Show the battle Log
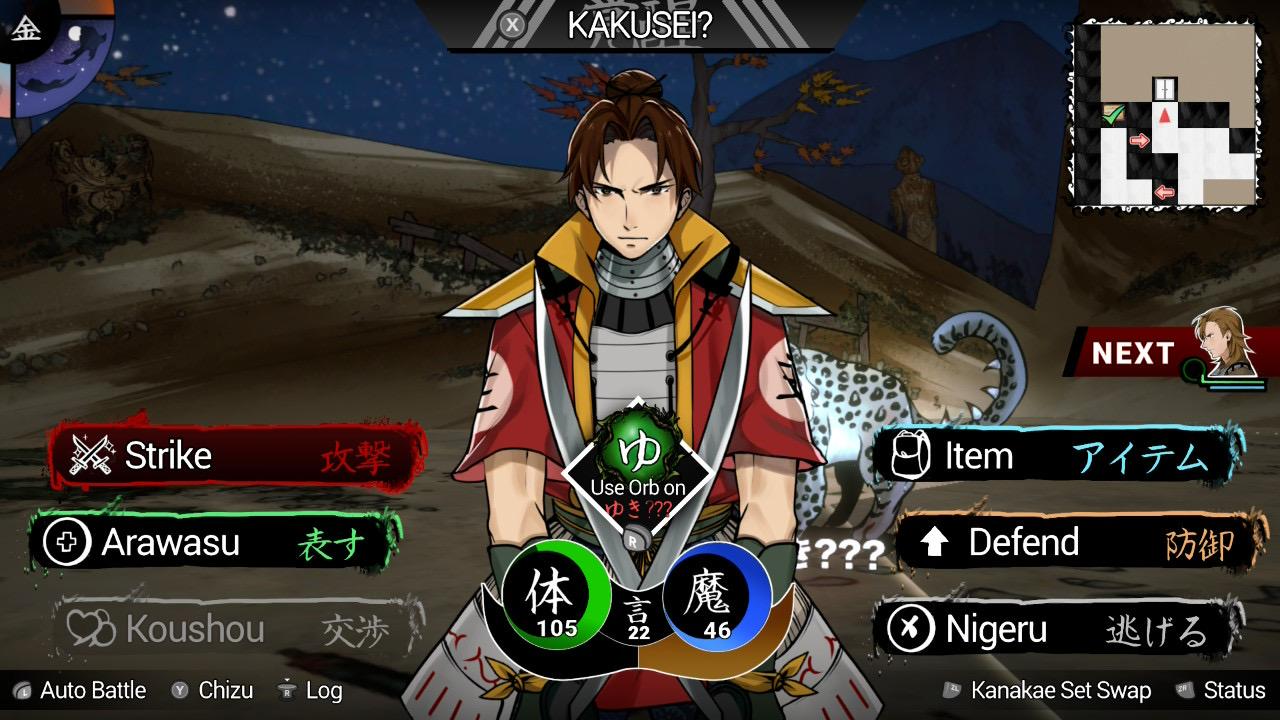This screenshot has height=720, width=1280. (x=310, y=691)
